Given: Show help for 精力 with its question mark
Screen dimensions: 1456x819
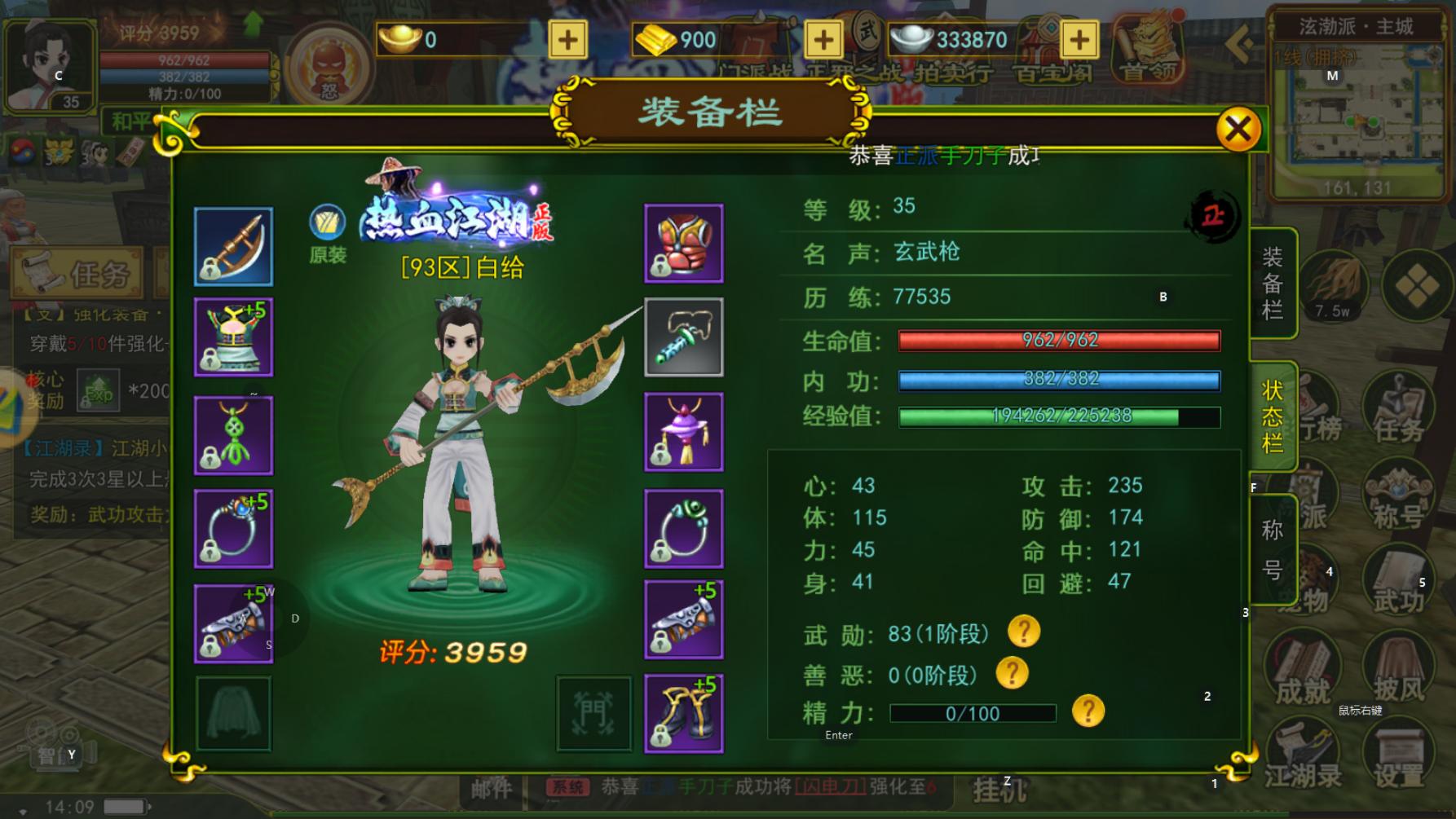Looking at the screenshot, I should 1088,711.
